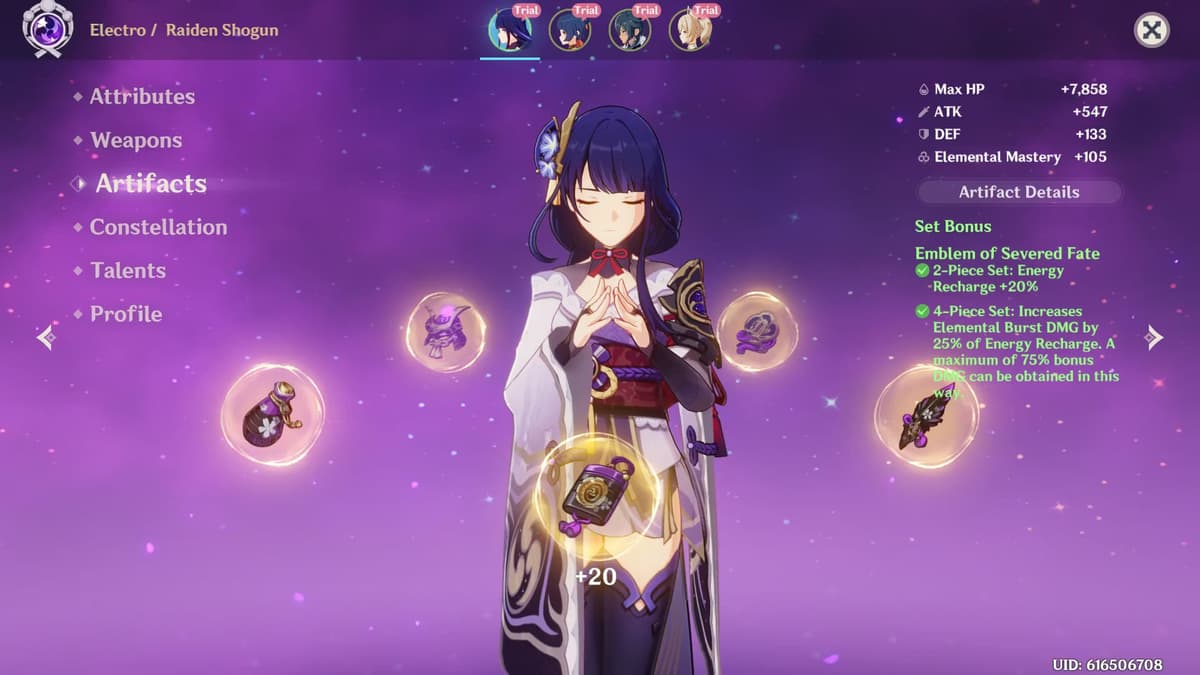Viewport: 1200px width, 675px height.
Task: Select the flower artifact bubble
Action: coord(757,331)
